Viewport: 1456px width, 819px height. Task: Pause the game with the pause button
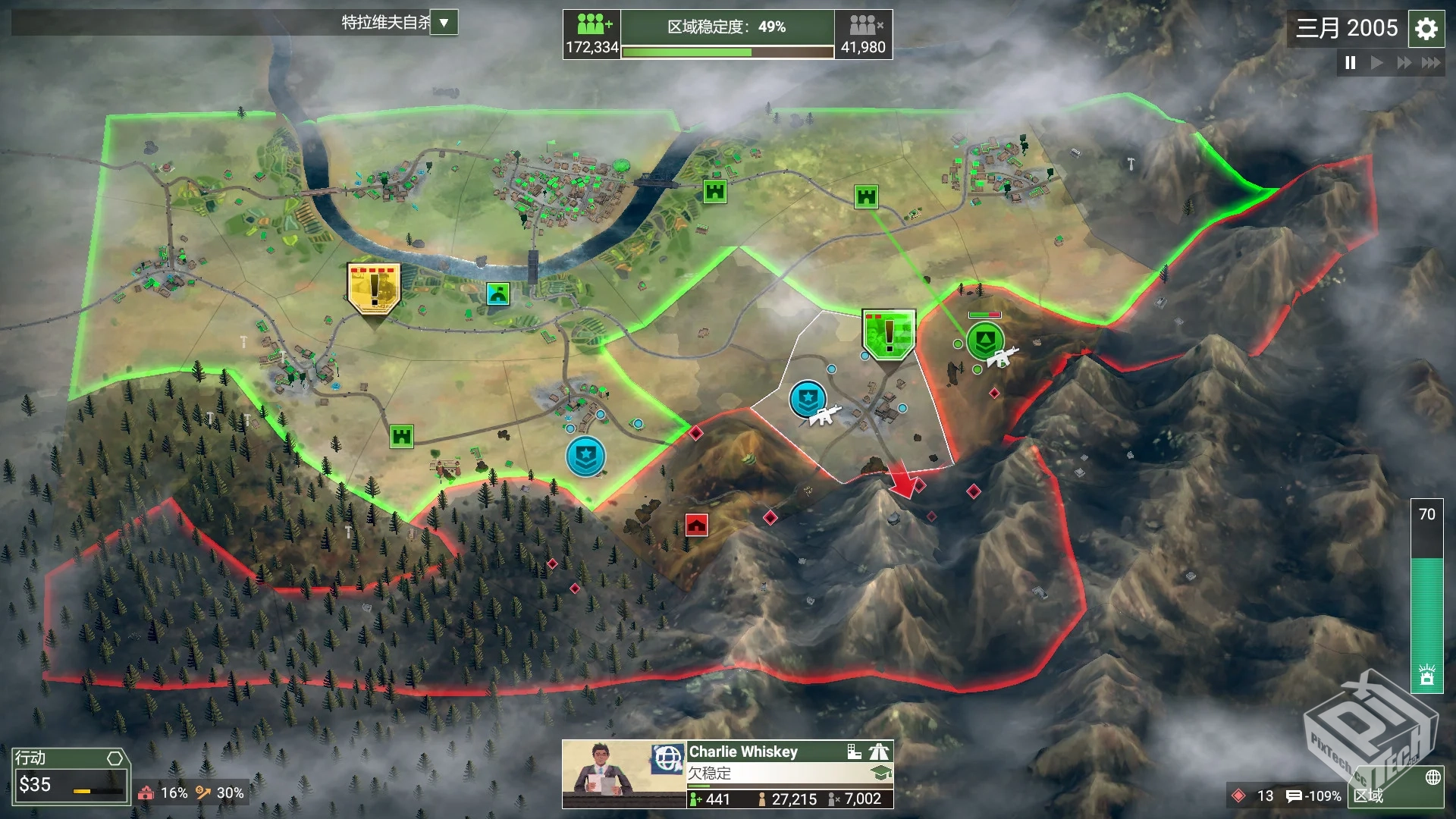1350,63
